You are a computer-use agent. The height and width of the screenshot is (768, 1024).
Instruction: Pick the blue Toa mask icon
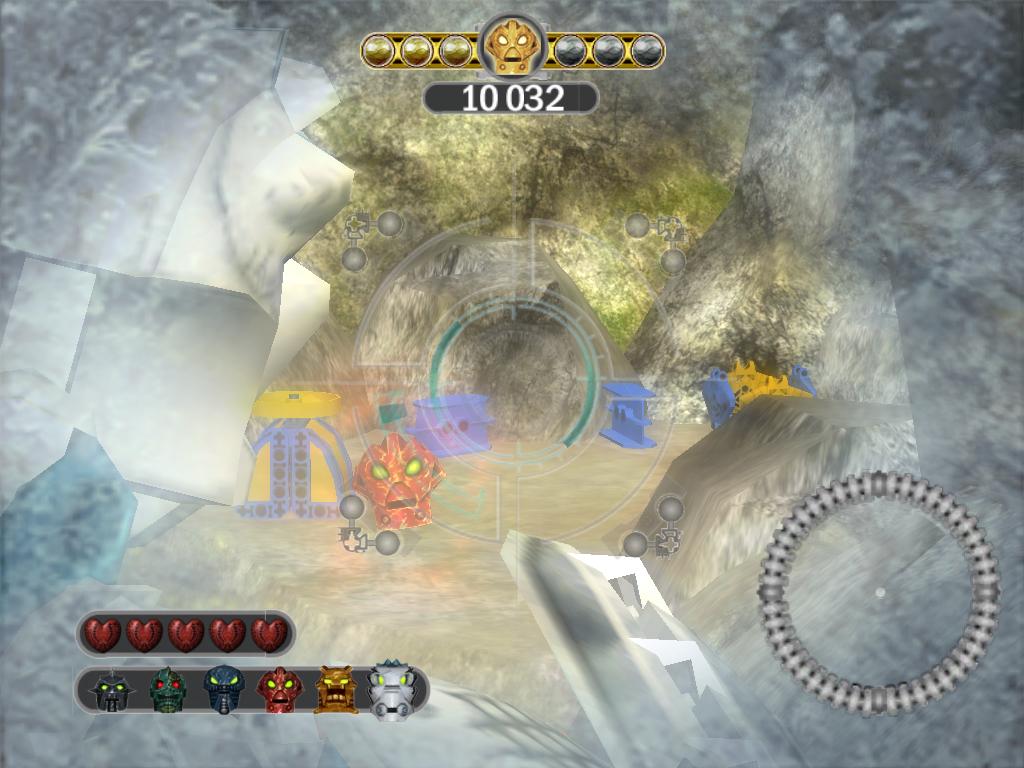tap(222, 690)
